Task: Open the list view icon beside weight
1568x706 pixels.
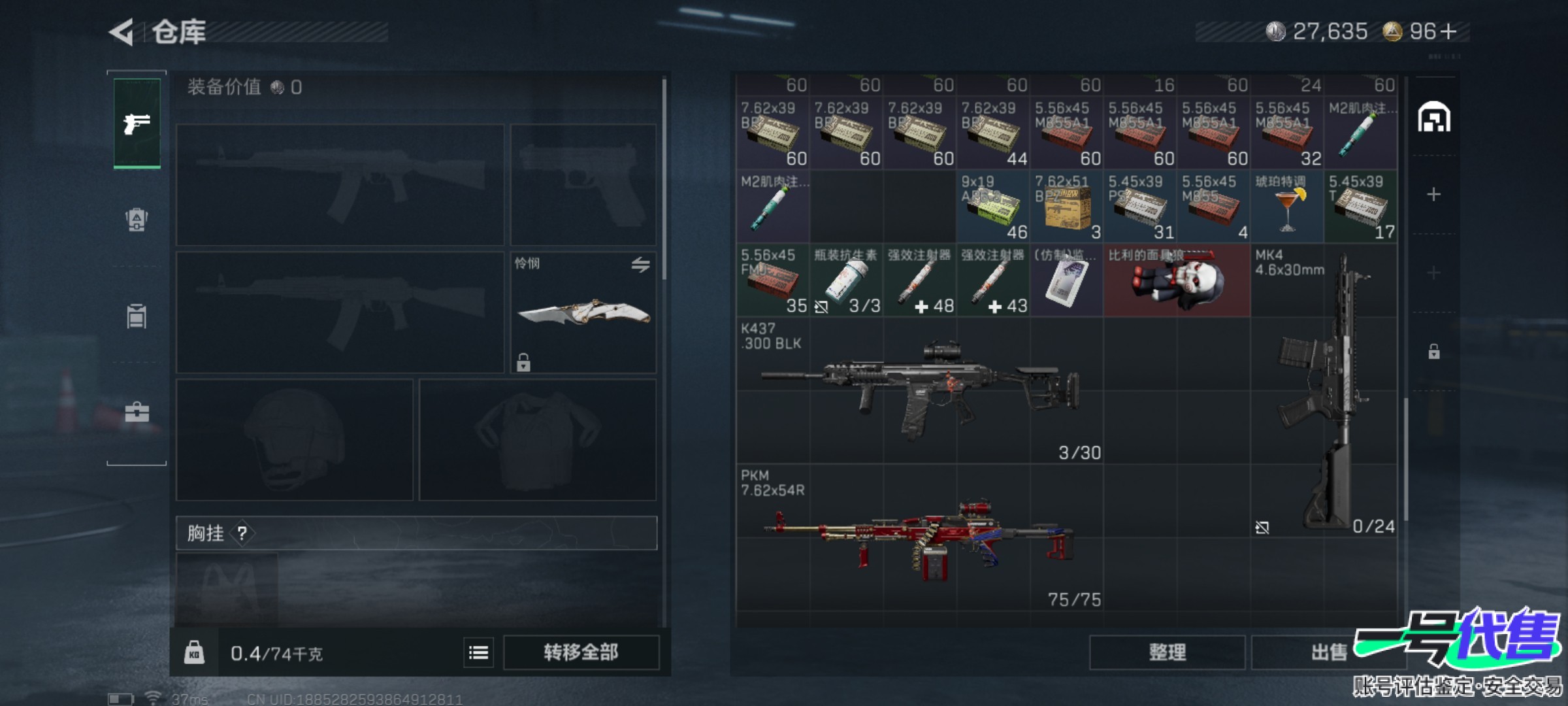Action: 478,652
